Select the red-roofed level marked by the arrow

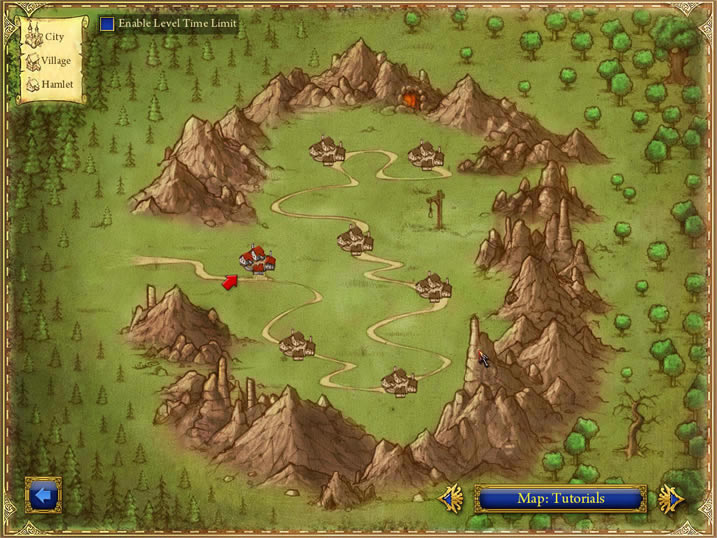[x=257, y=262]
